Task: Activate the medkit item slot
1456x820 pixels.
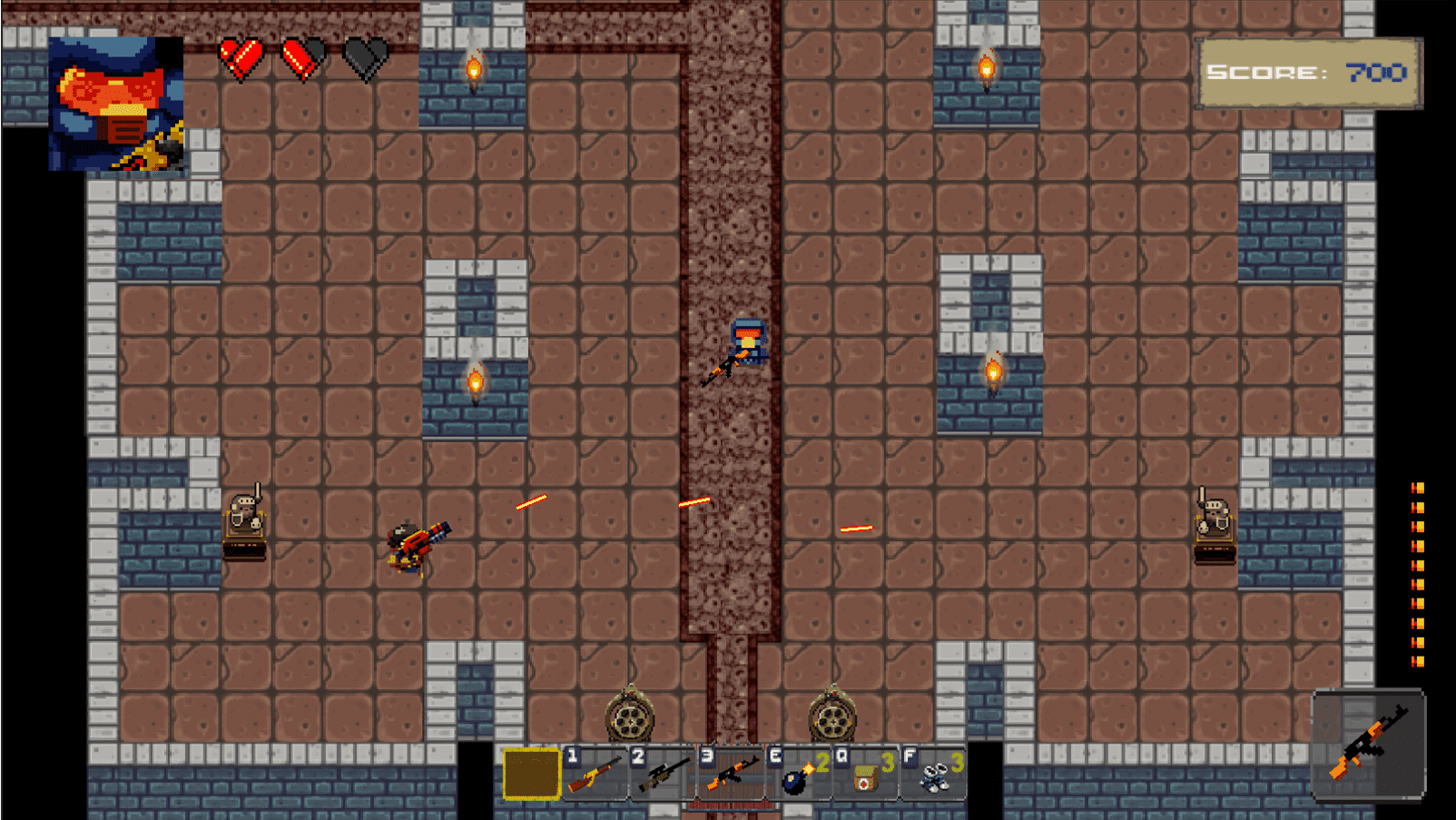Action: pos(865,774)
